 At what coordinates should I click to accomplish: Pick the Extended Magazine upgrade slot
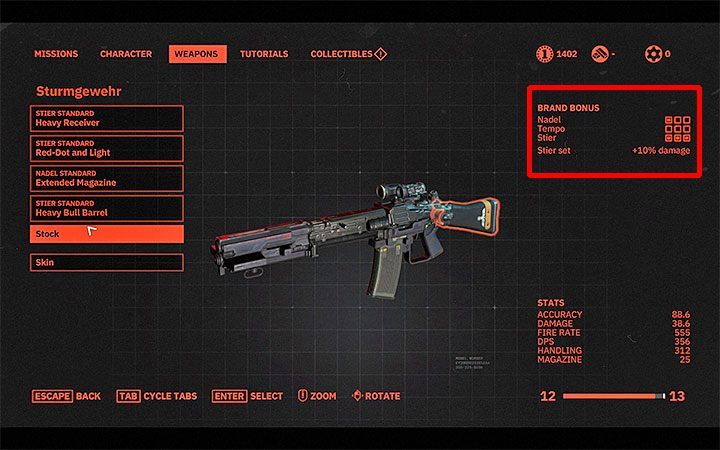tap(107, 178)
